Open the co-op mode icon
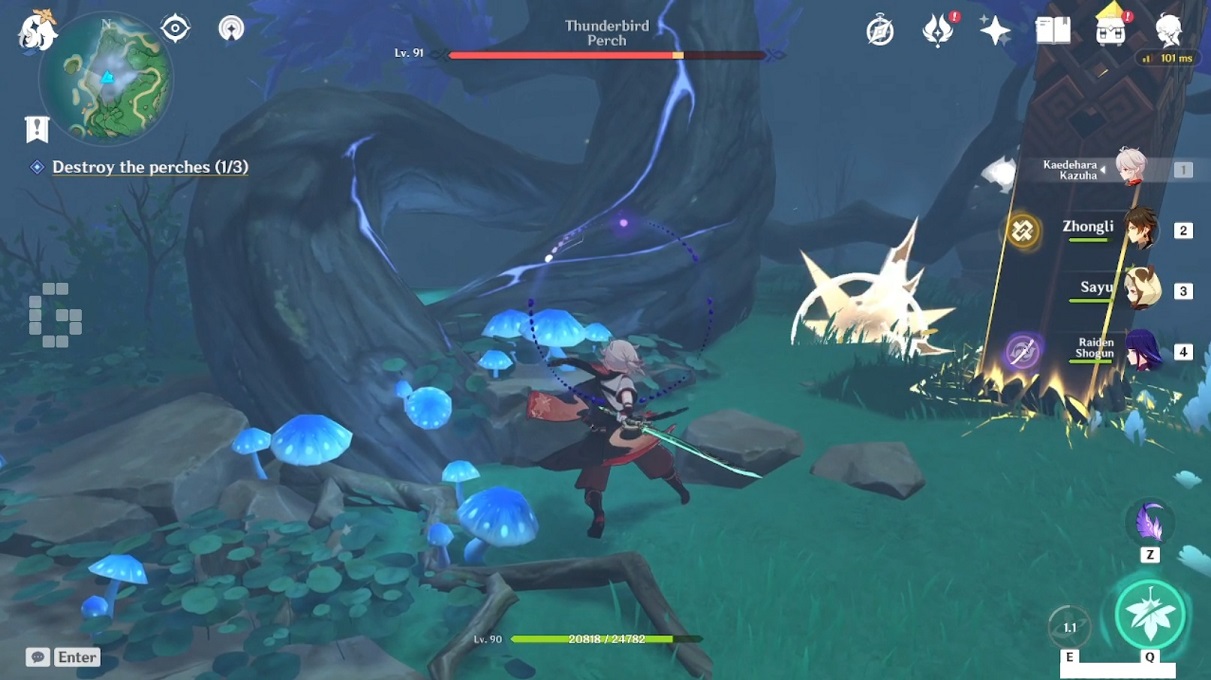Screen dimensions: 1211x680 click(x=232, y=29)
